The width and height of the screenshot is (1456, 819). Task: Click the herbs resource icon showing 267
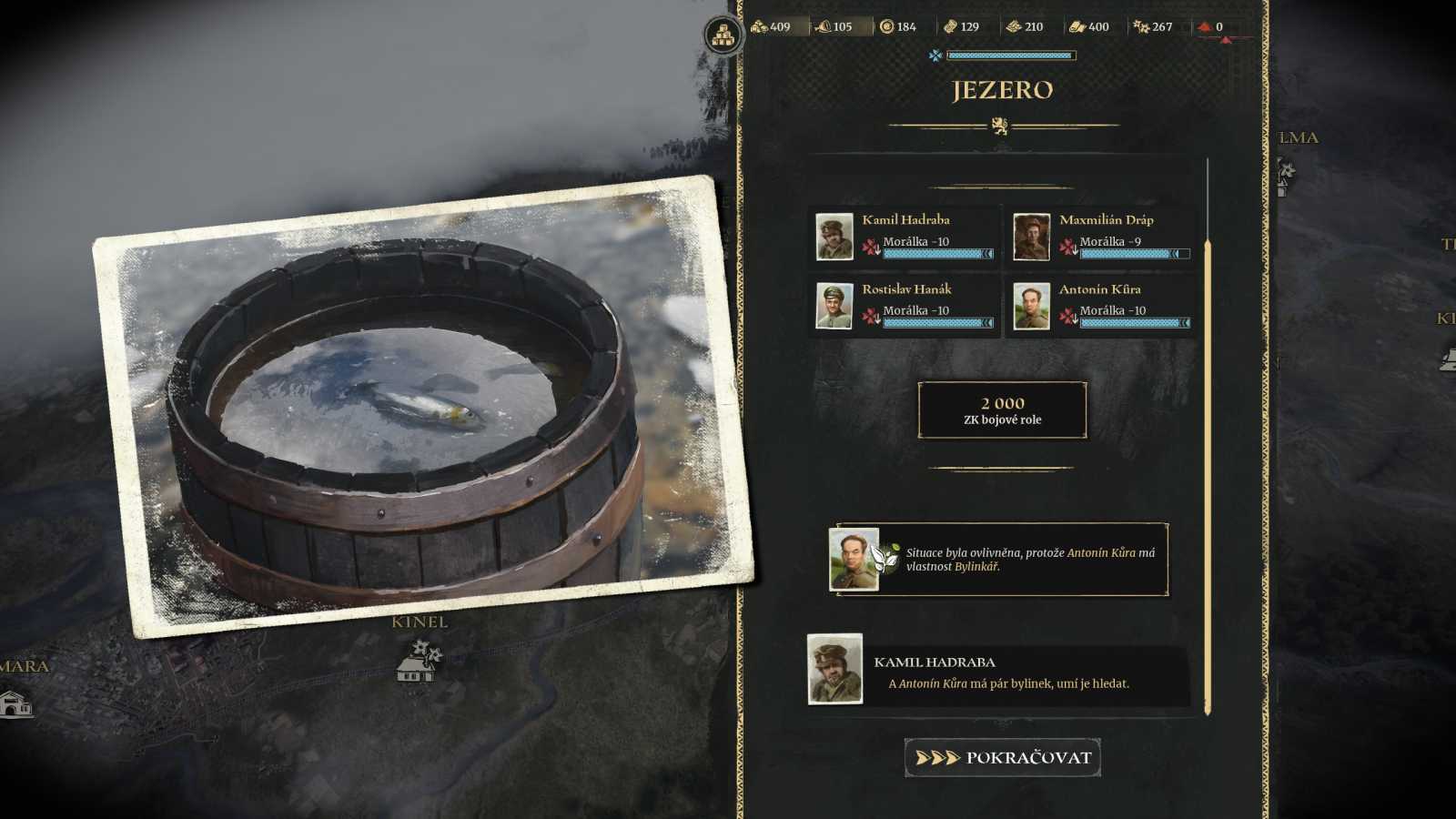(x=1139, y=27)
